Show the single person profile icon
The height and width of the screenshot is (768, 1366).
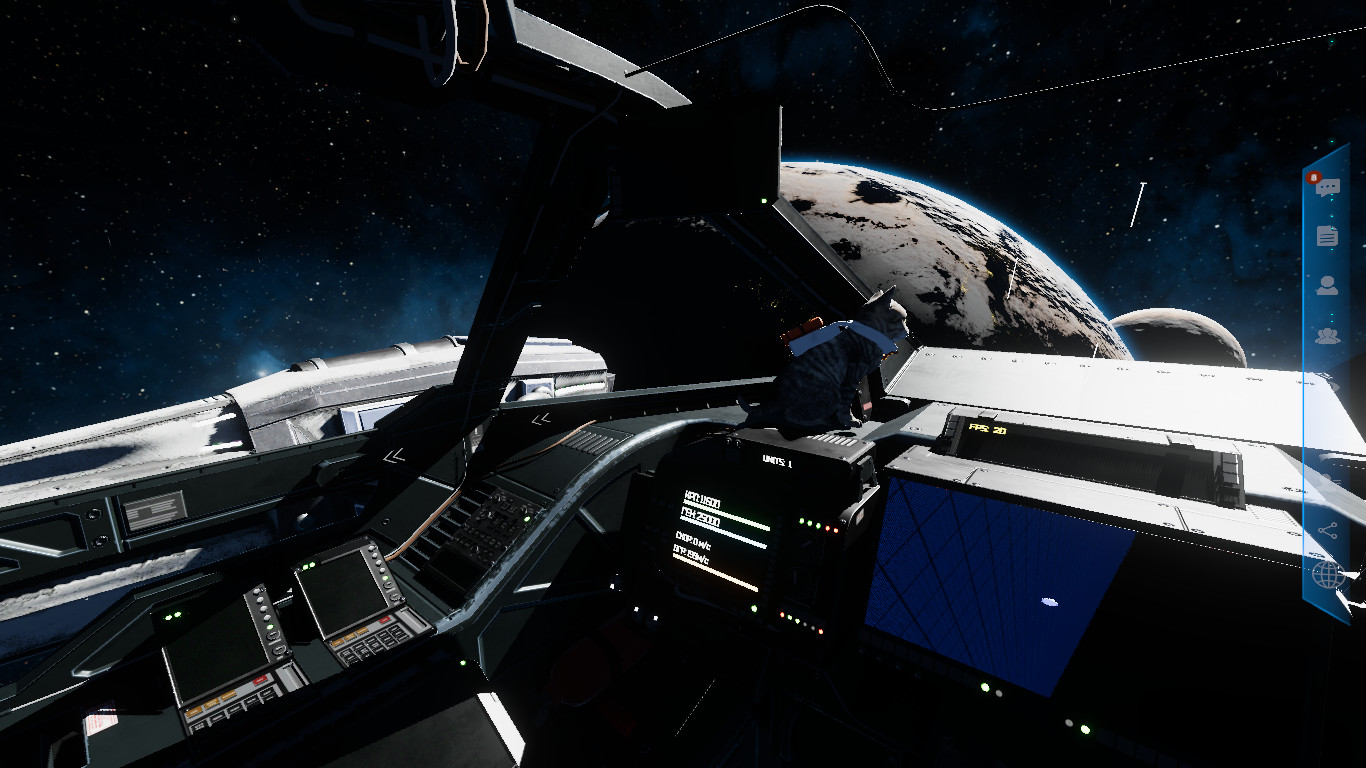coord(1327,286)
